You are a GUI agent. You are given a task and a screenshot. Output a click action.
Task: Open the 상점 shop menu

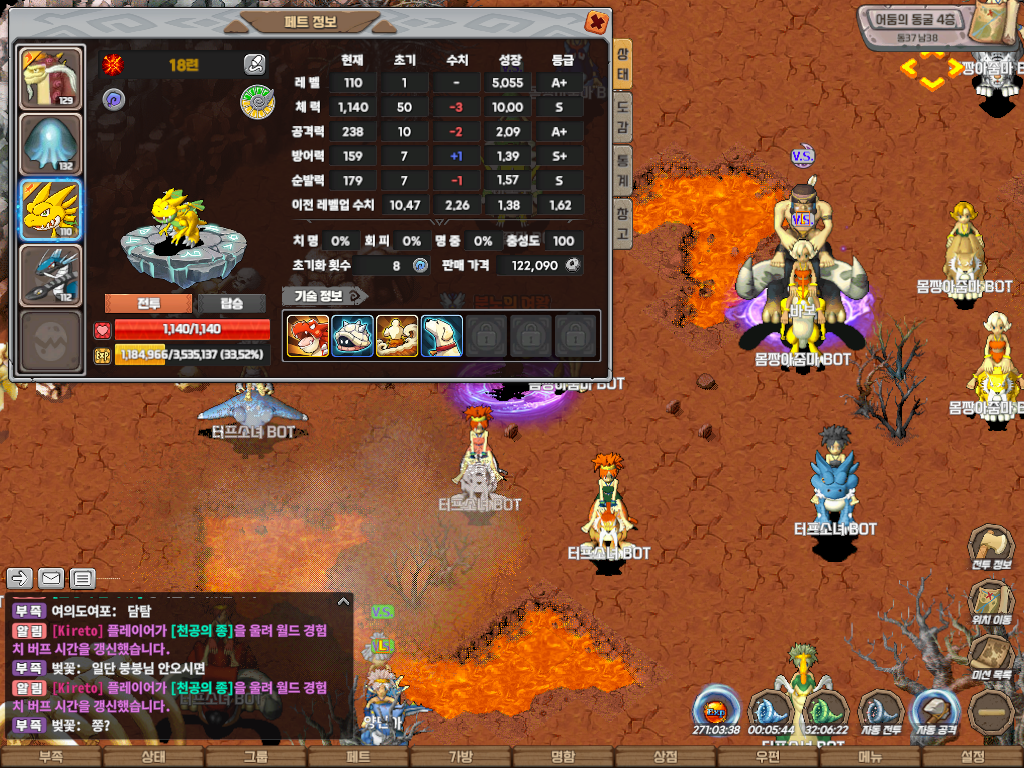[x=665, y=757]
